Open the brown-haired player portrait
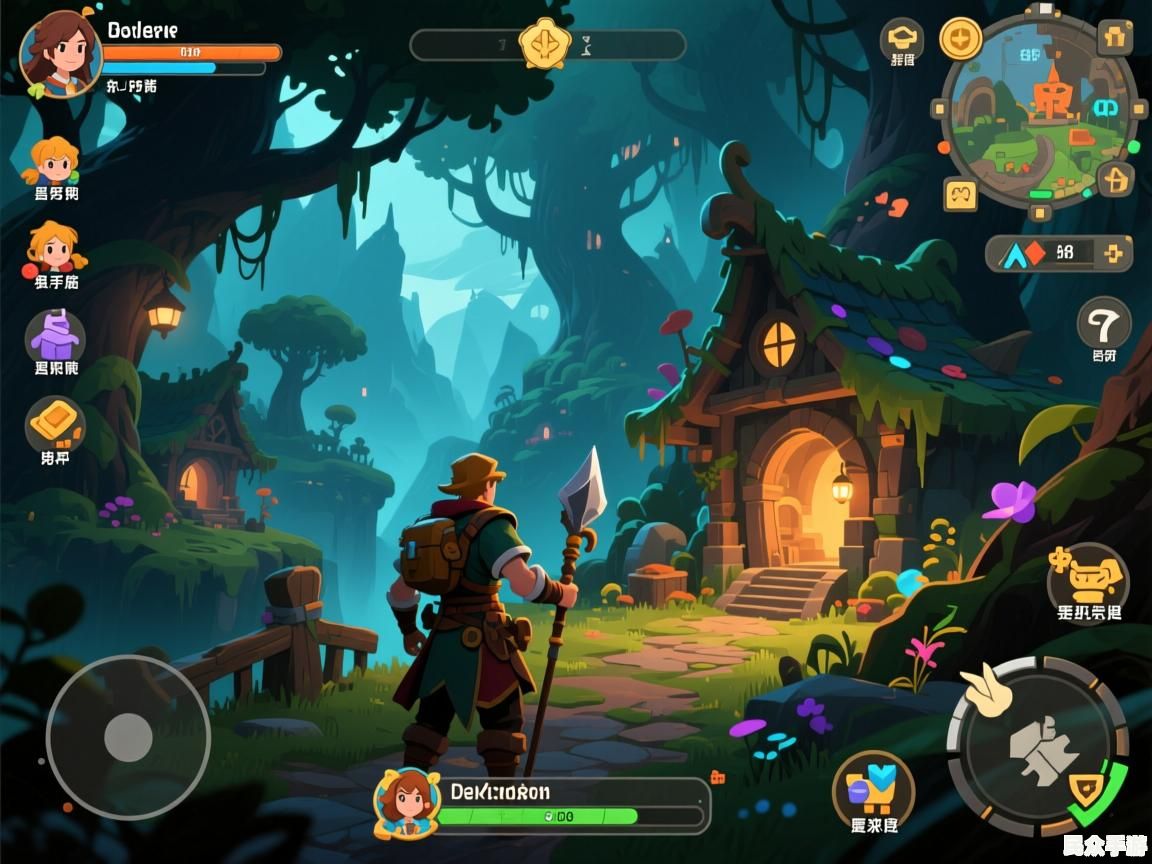The height and width of the screenshot is (864, 1152). (61, 53)
